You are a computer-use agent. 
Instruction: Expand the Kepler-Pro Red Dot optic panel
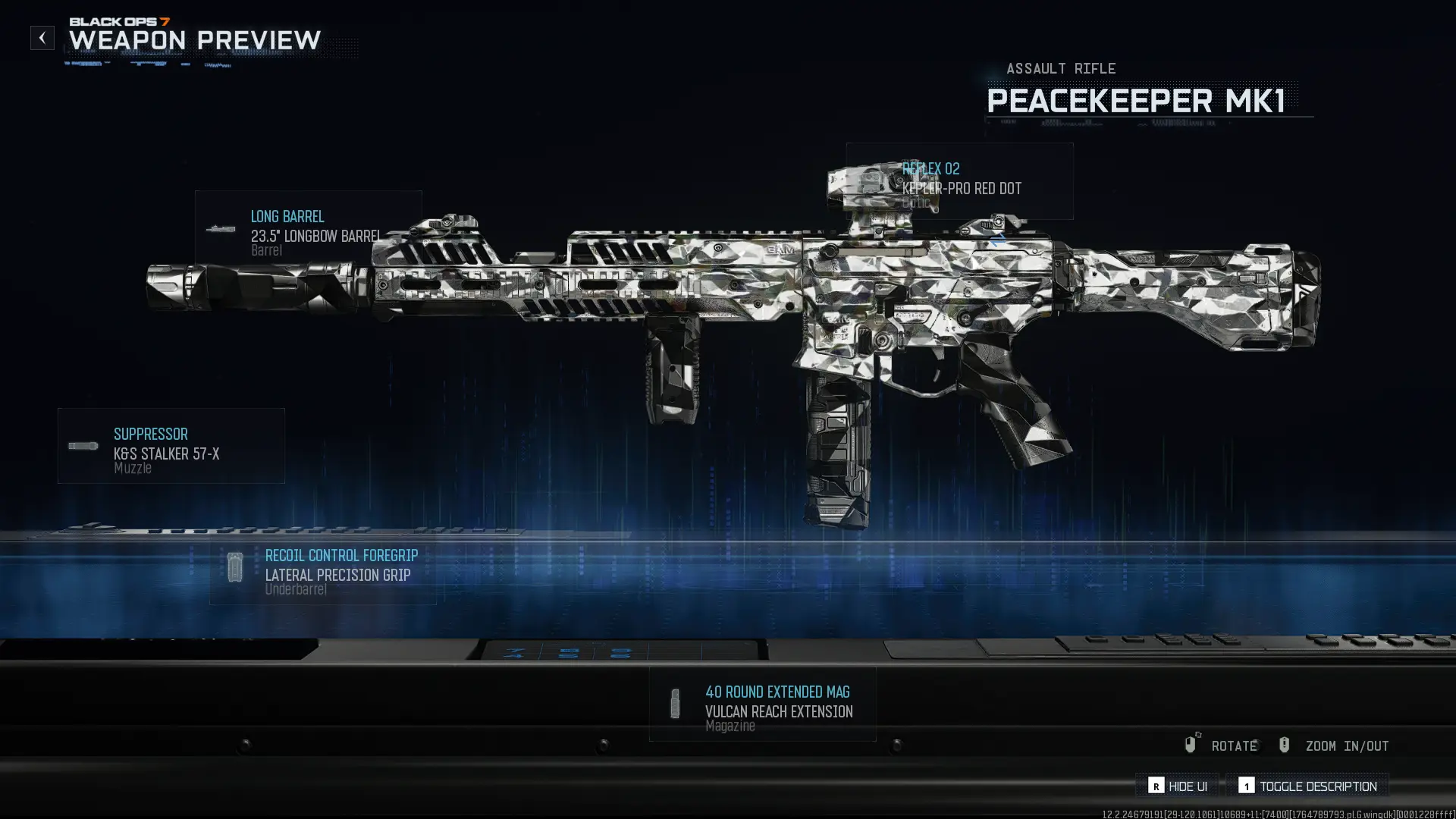tap(962, 188)
